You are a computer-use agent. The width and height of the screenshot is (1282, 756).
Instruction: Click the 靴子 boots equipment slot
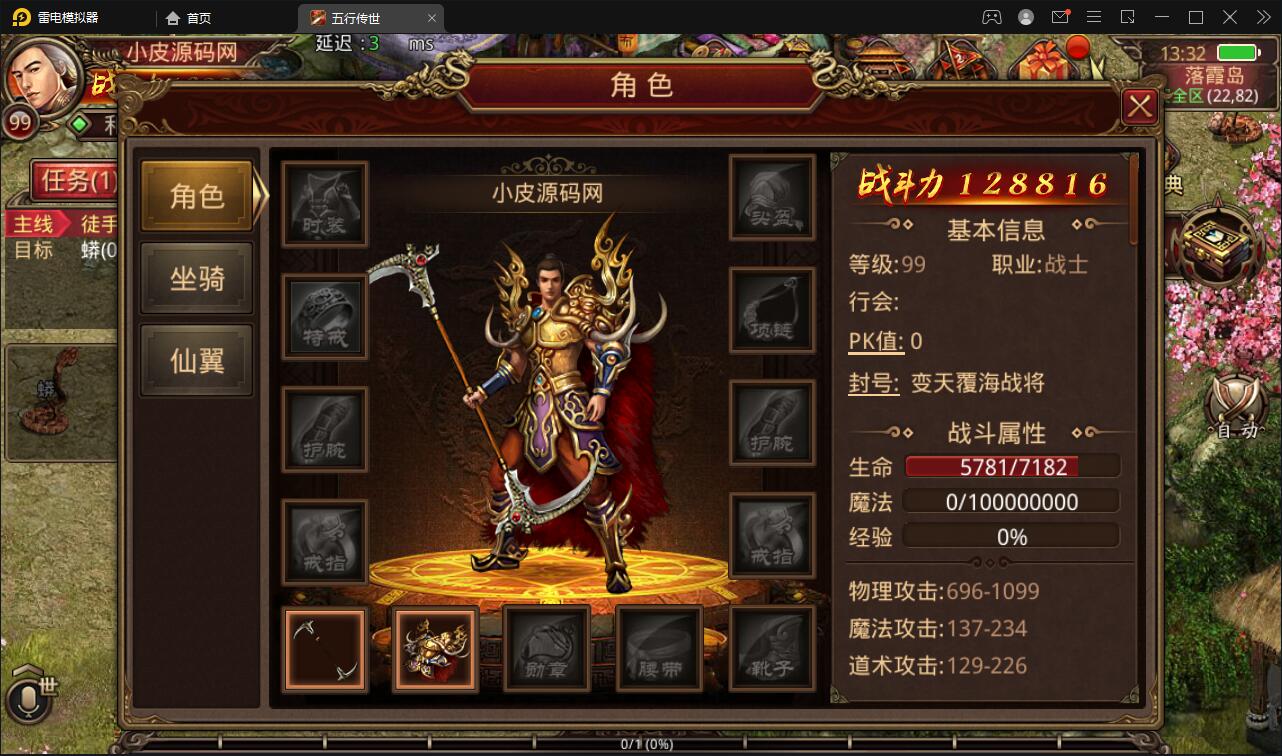[771, 648]
